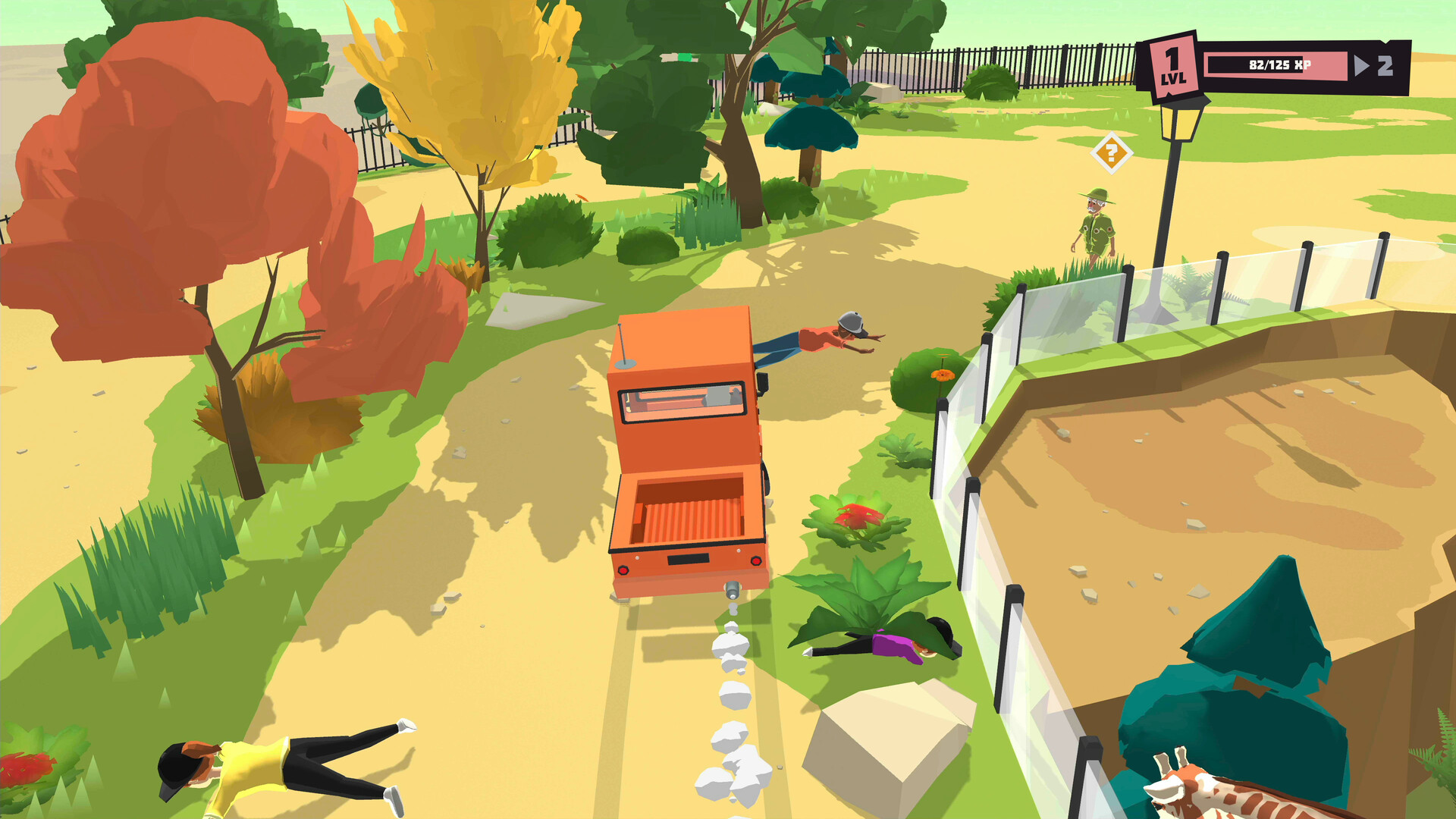
Task: Click the next-level arrow beside the XP bar
Action: click(x=1362, y=65)
